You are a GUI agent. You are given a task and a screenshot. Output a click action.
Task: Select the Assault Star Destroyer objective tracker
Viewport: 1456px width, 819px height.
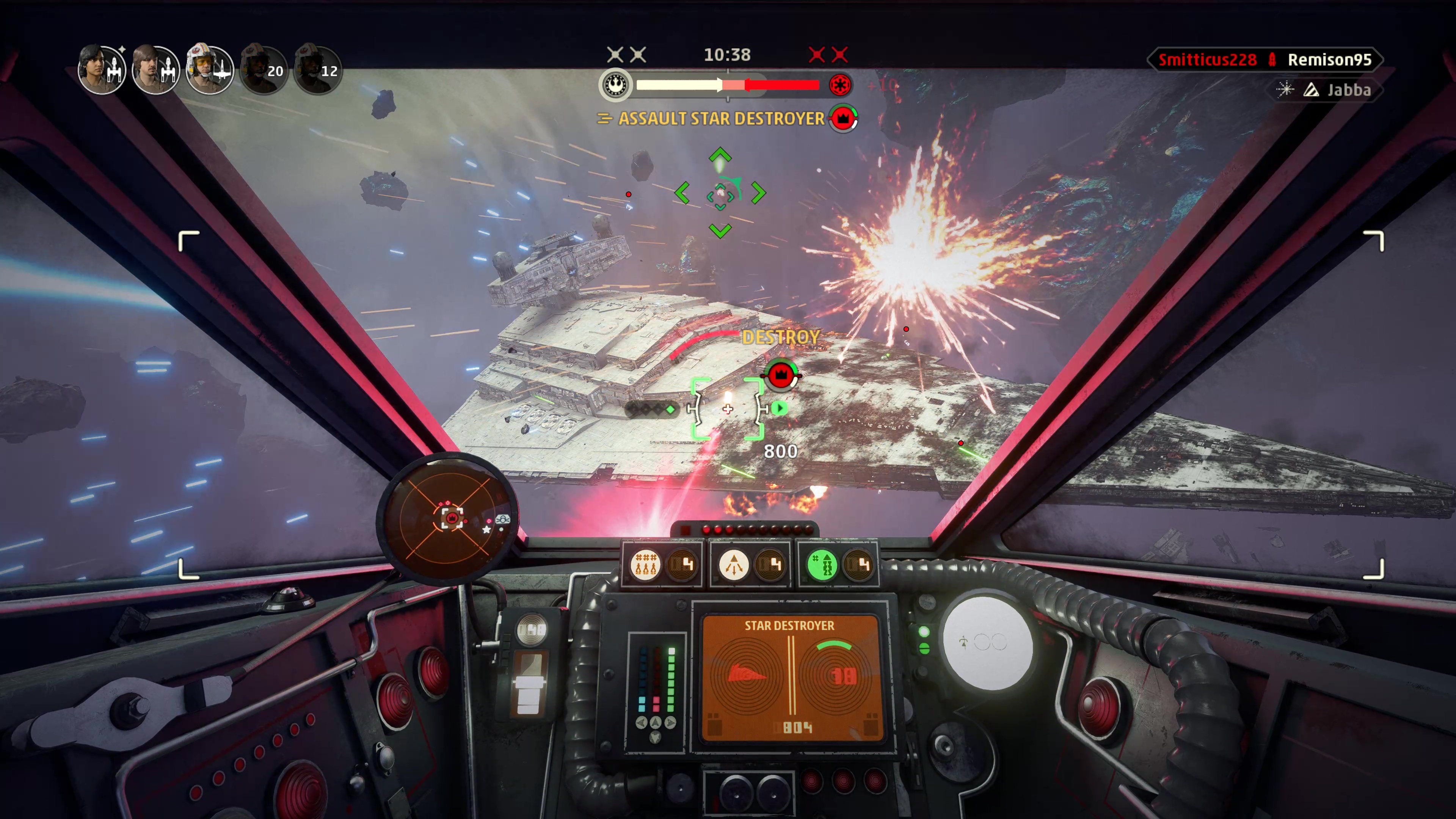721,119
